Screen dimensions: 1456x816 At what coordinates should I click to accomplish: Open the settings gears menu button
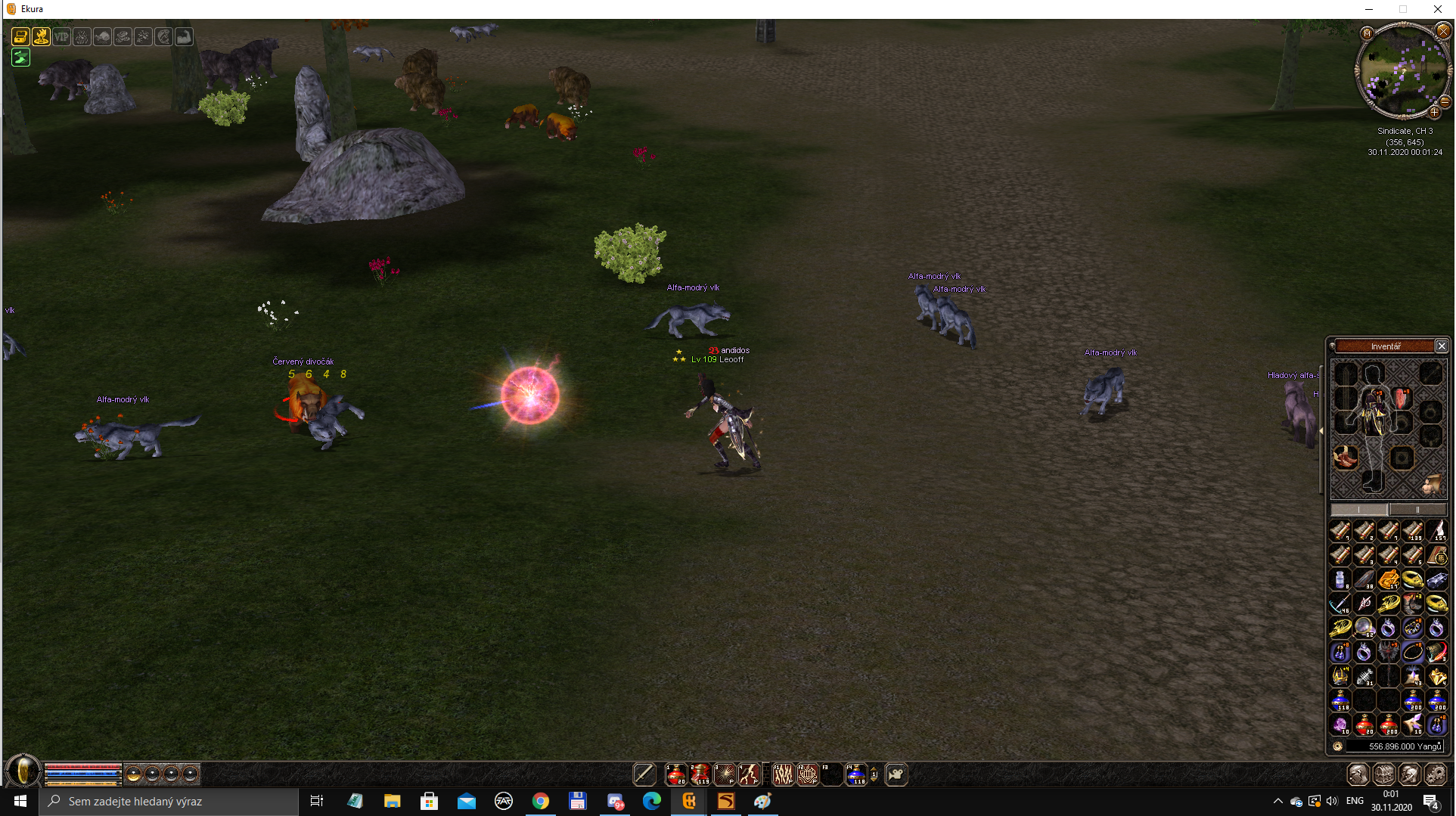click(x=1435, y=774)
